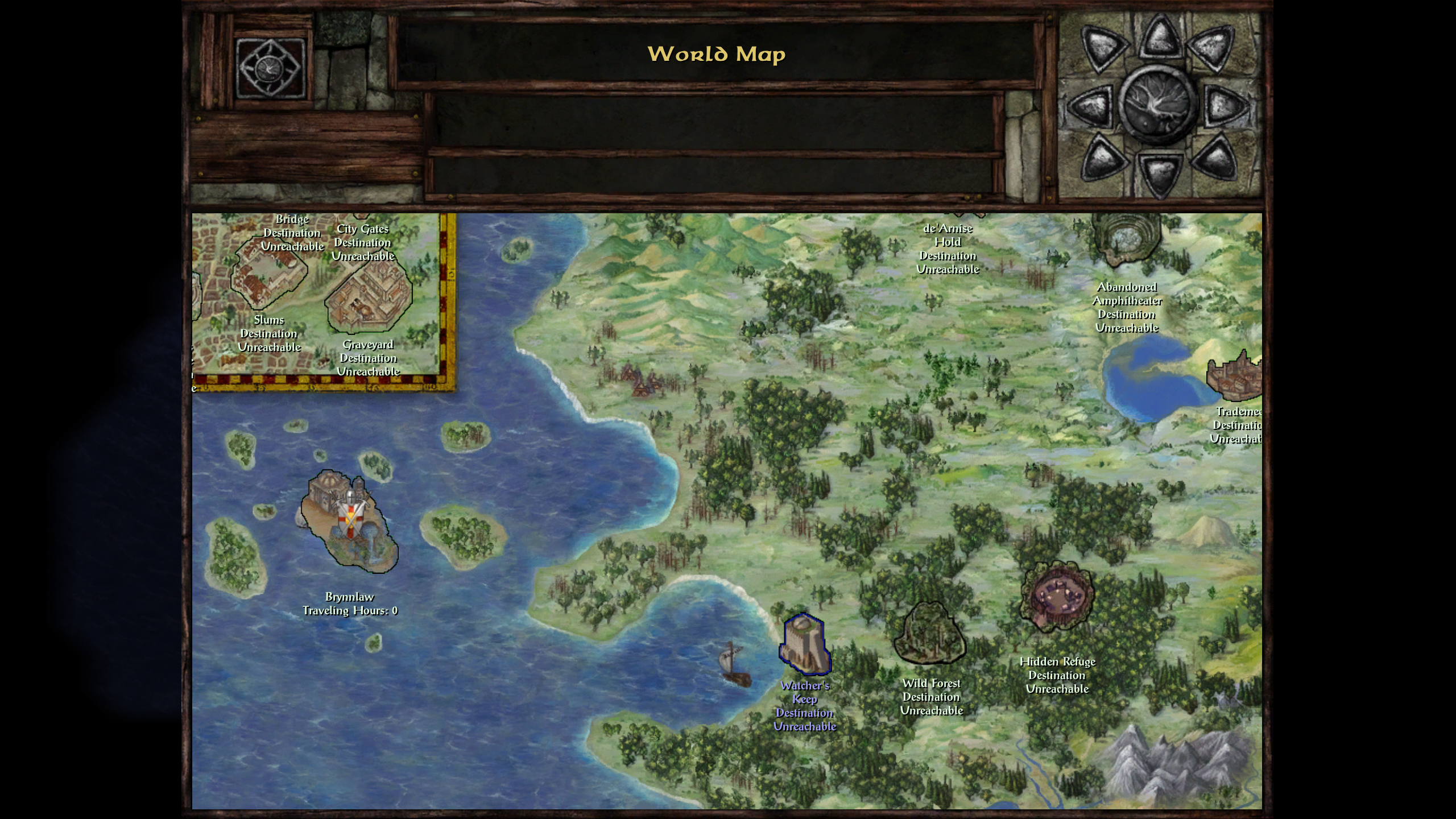Select the Watcher's Keep tower marker
The width and height of the screenshot is (1456, 819).
805,643
